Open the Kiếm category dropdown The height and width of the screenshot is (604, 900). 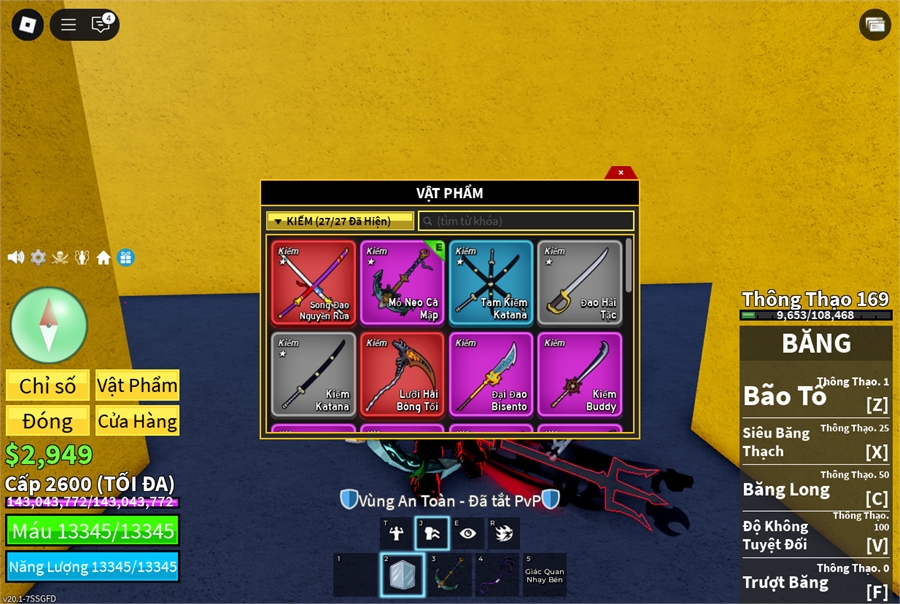(339, 221)
